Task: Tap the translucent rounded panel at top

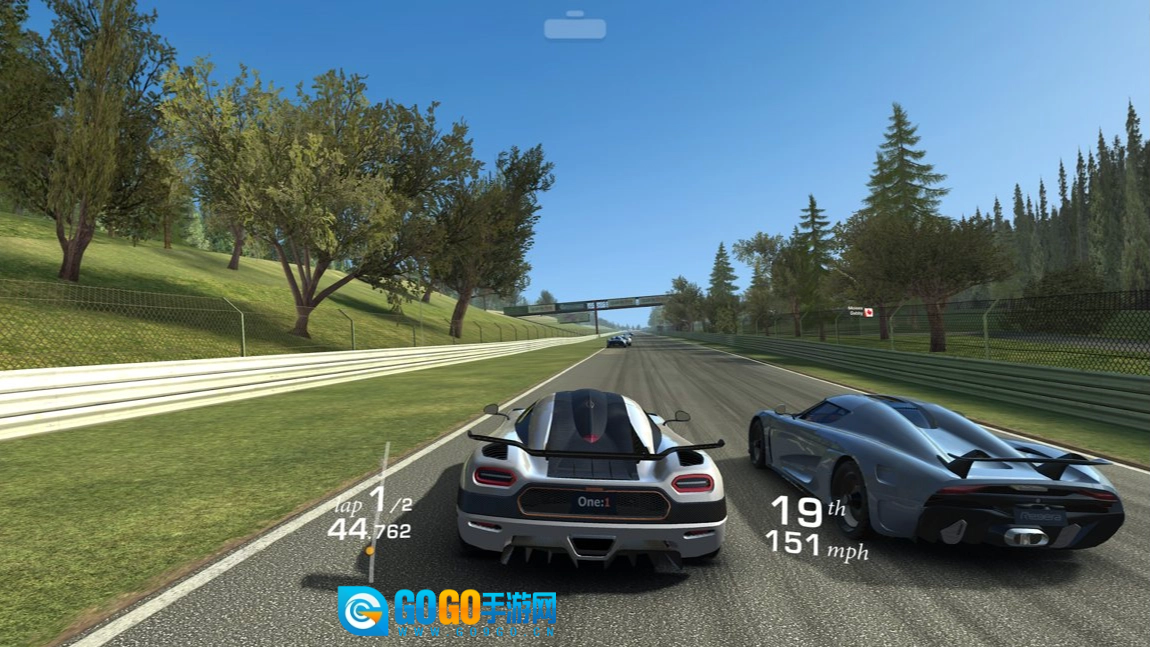Action: pos(575,28)
